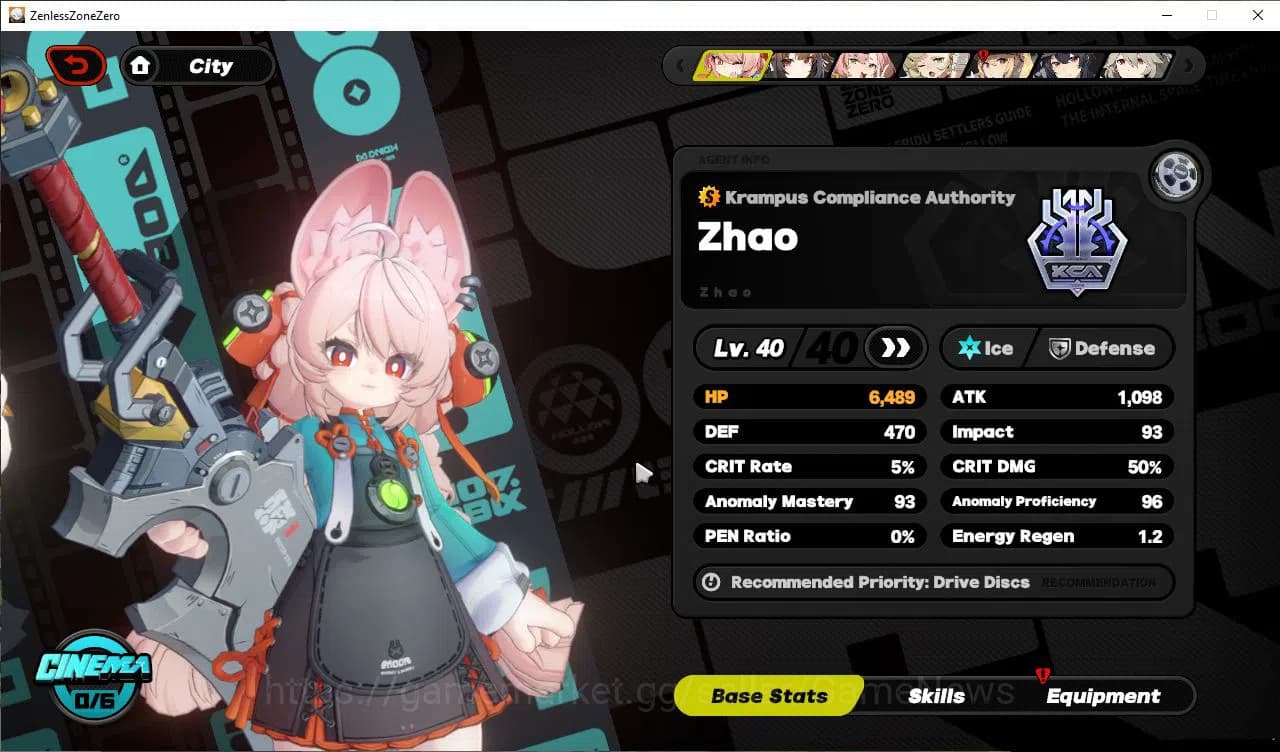Expand level details with the double-chevron button
Image resolution: width=1280 pixels, height=752 pixels.
(x=893, y=348)
